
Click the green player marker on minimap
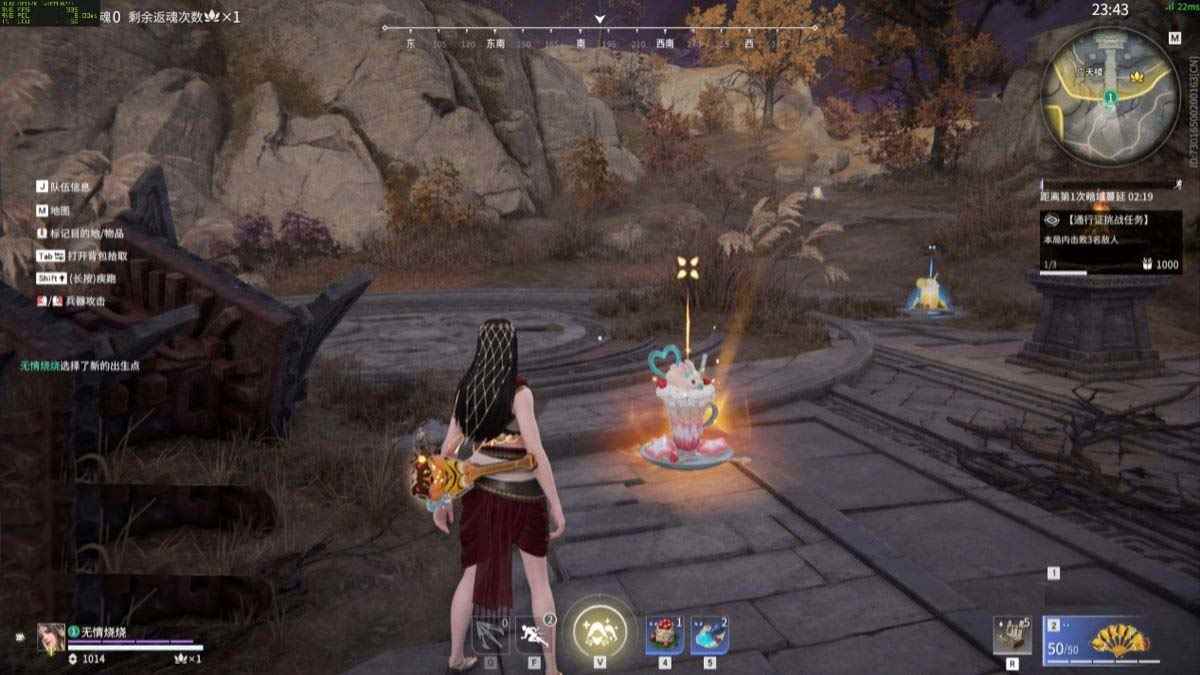point(1110,97)
